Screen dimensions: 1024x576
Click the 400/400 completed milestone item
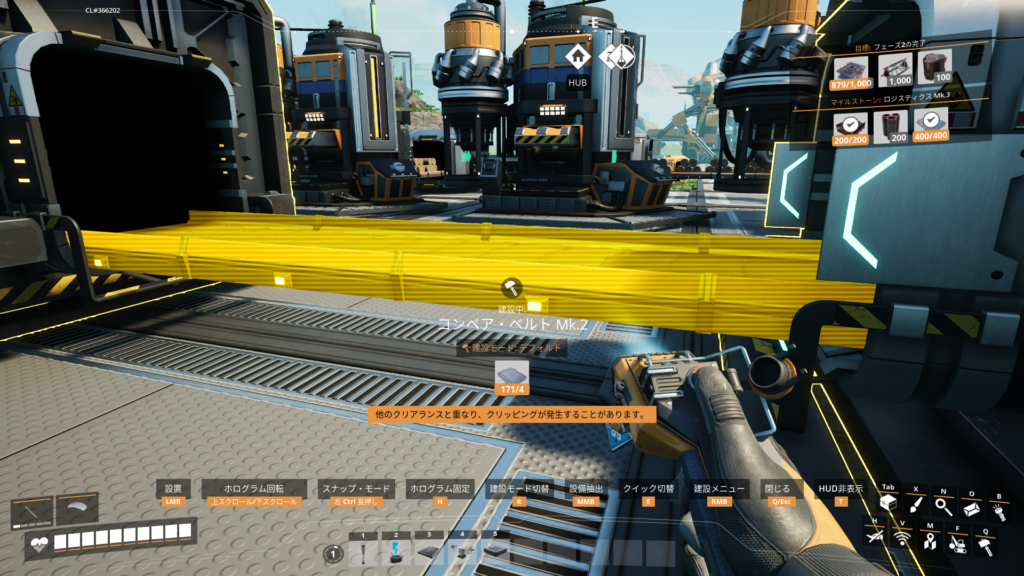coord(931,126)
